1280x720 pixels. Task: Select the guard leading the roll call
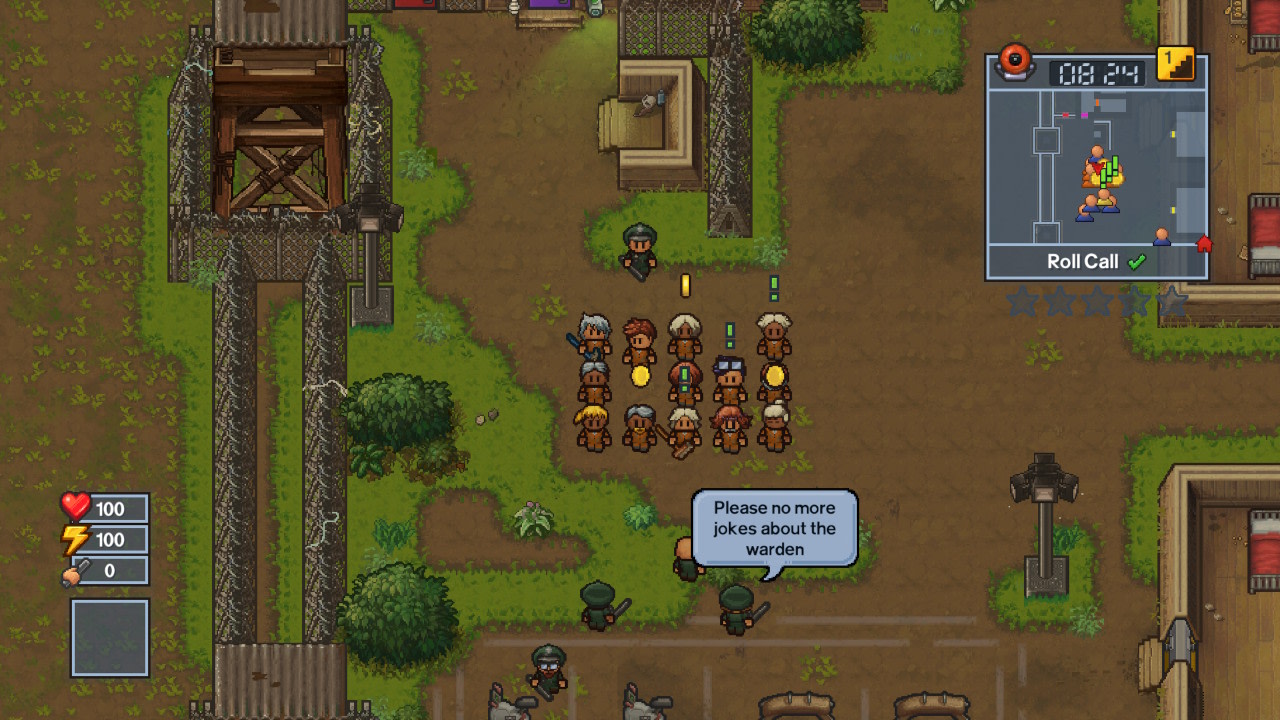[641, 245]
